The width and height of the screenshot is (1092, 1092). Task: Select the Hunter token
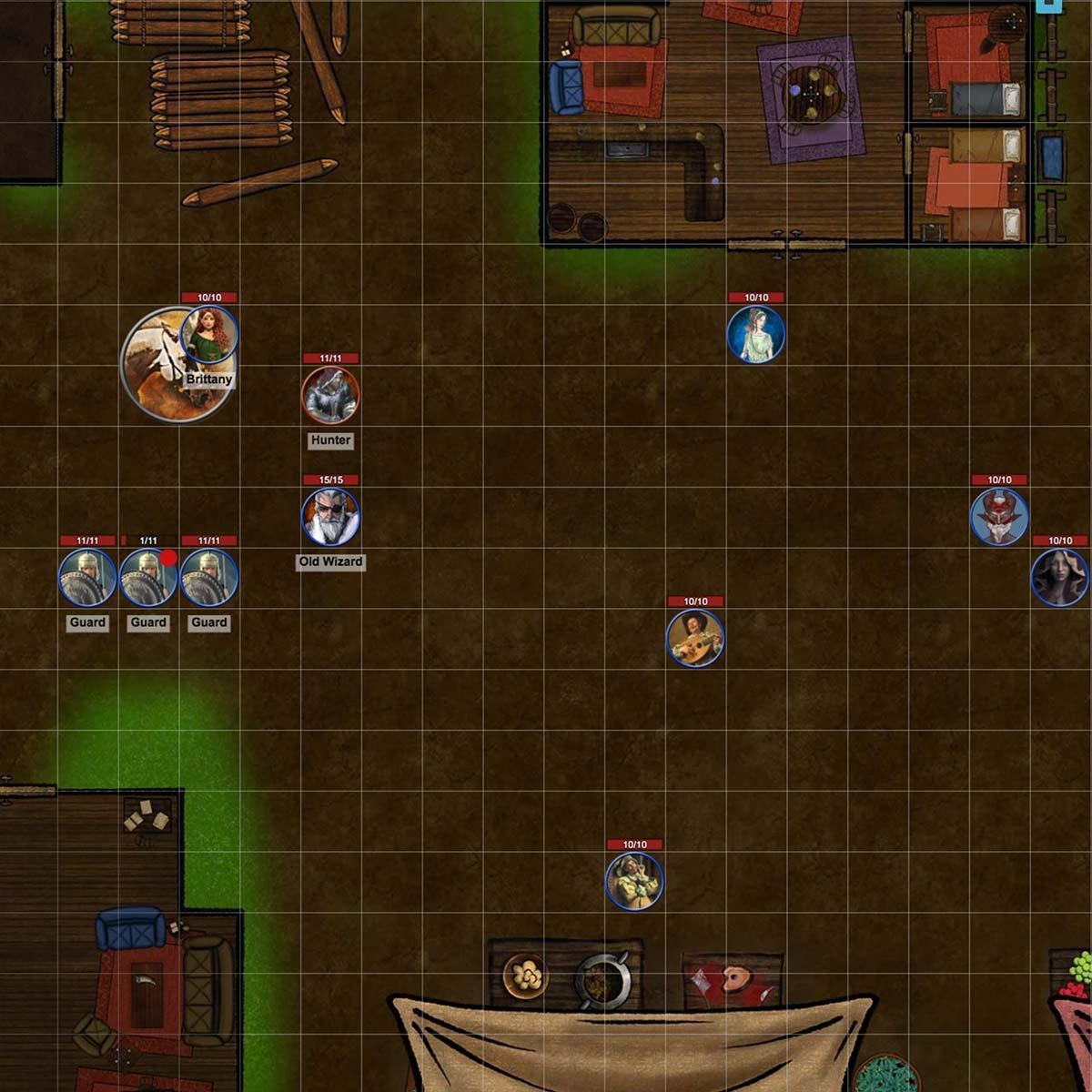330,395
